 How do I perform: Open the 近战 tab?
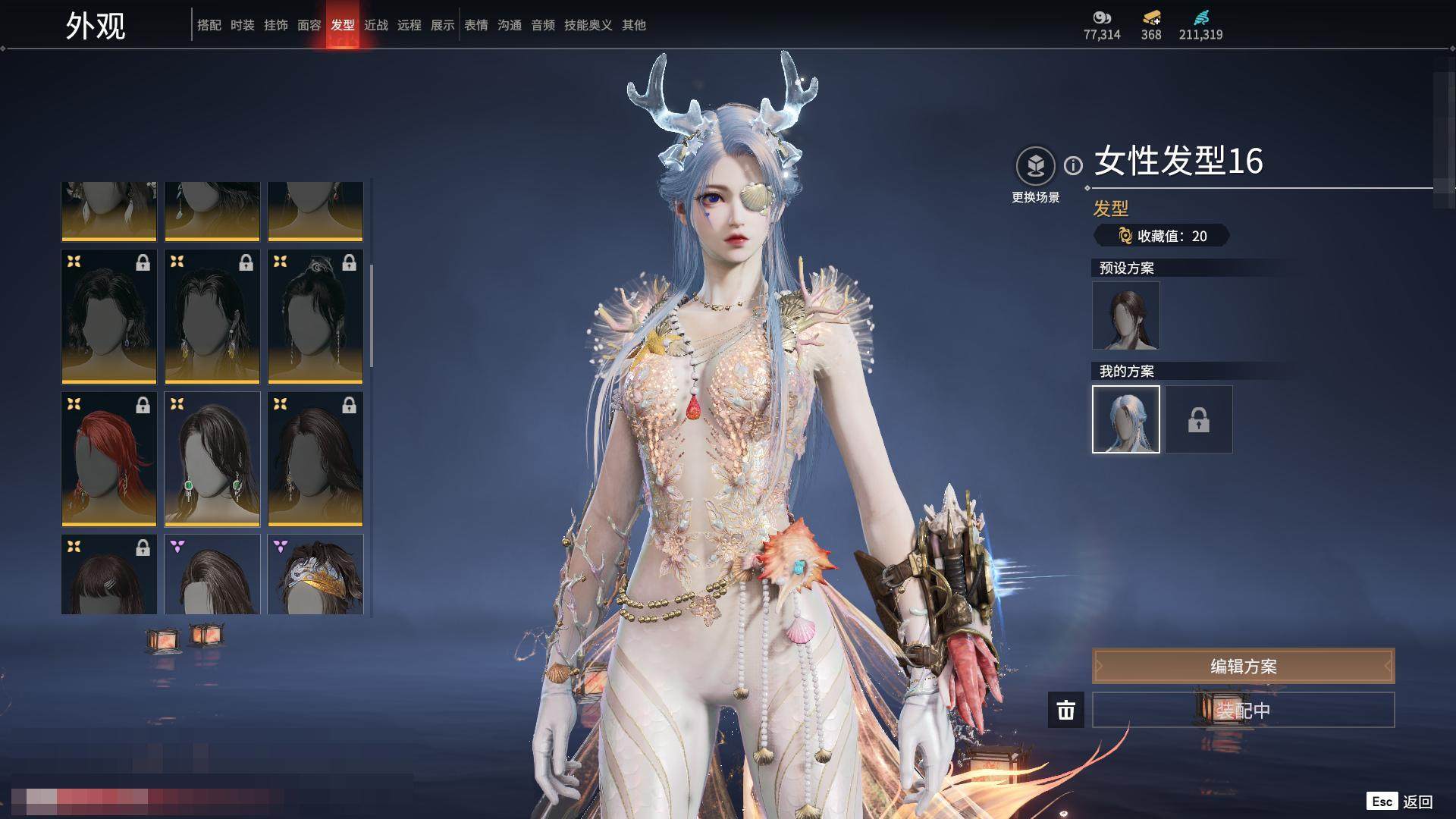pyautogui.click(x=375, y=25)
